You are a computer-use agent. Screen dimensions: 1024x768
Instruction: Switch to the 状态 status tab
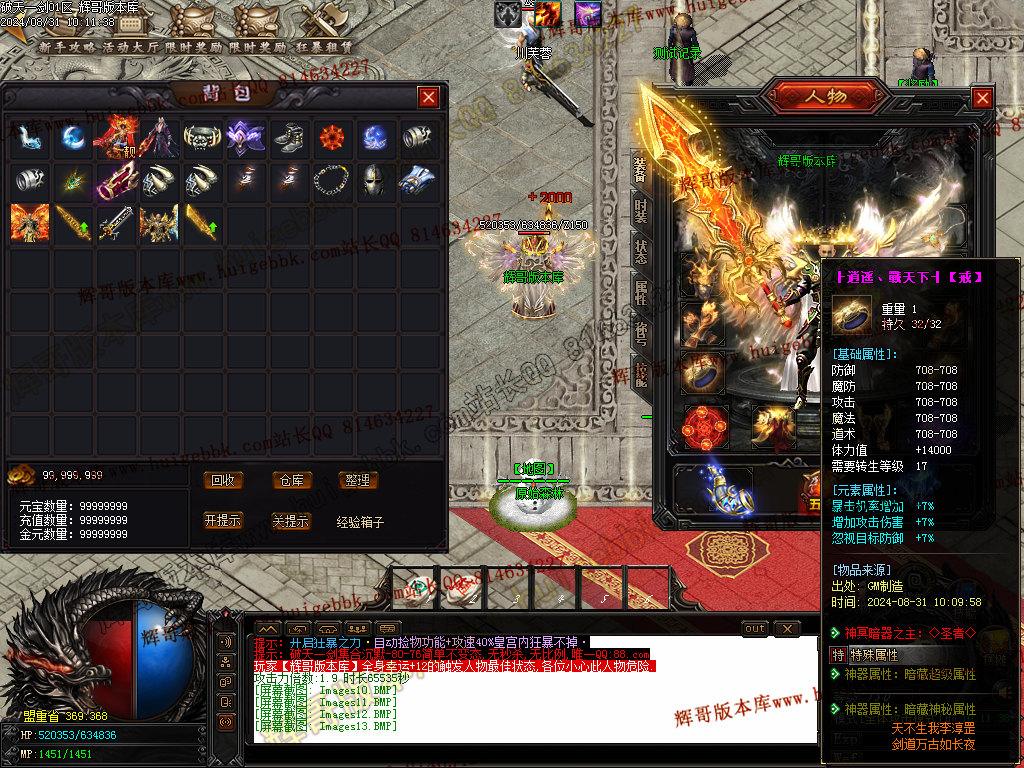[x=640, y=251]
